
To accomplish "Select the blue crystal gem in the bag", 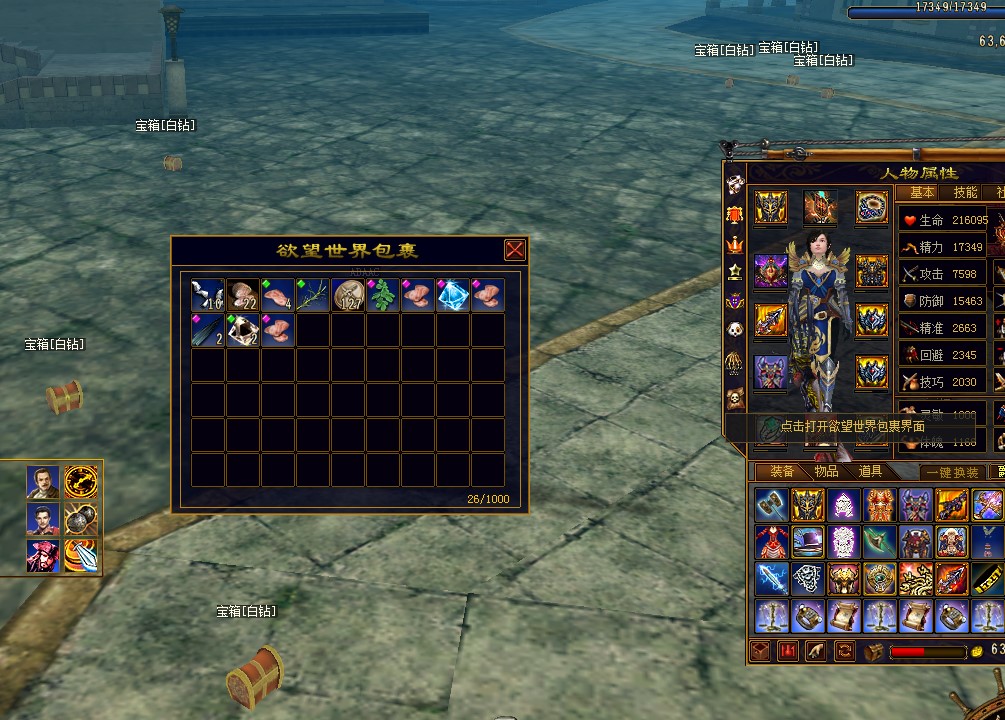I will [x=453, y=296].
